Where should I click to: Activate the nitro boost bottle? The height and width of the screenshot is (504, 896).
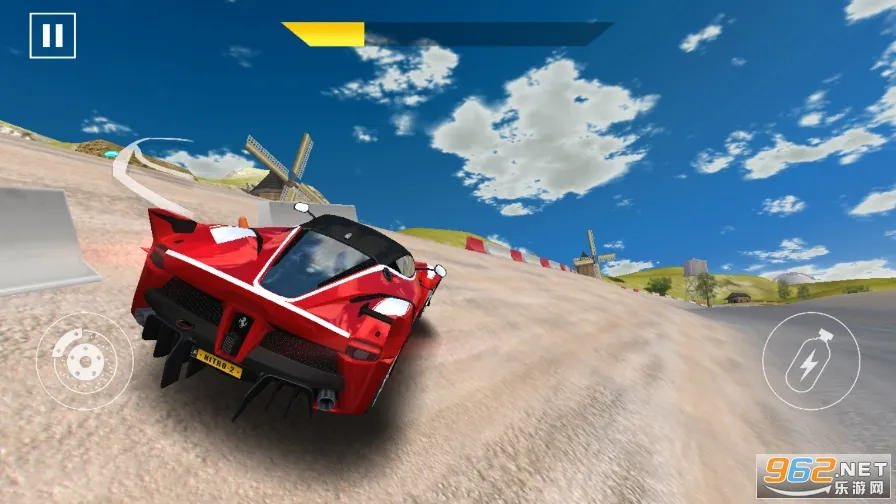[810, 360]
